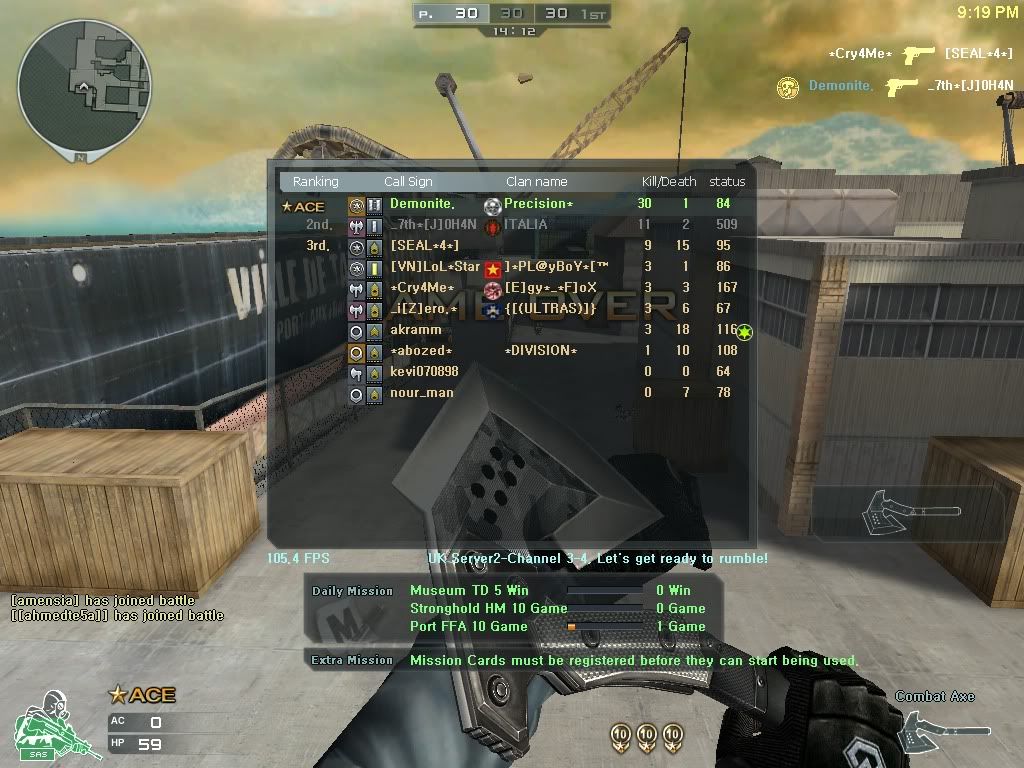Select the Port FFA 10 Game mission
This screenshot has height=768, width=1024.
468,627
